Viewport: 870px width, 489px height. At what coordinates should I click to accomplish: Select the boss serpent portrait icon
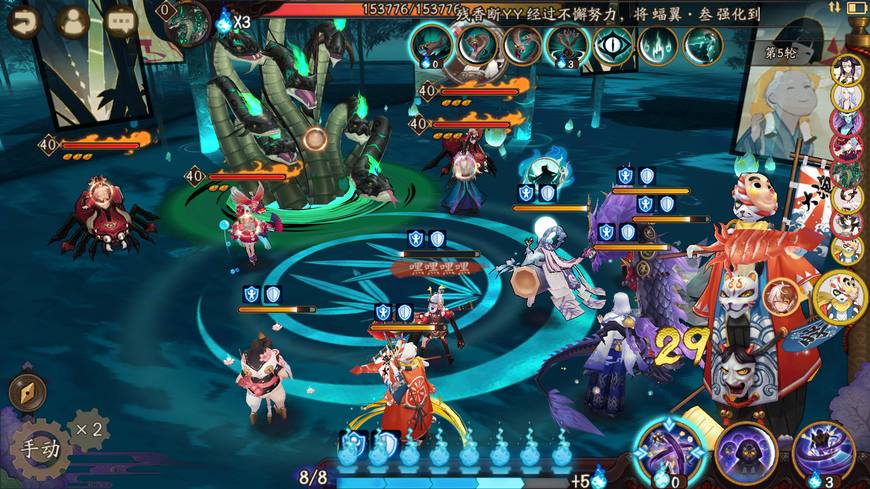click(x=187, y=24)
